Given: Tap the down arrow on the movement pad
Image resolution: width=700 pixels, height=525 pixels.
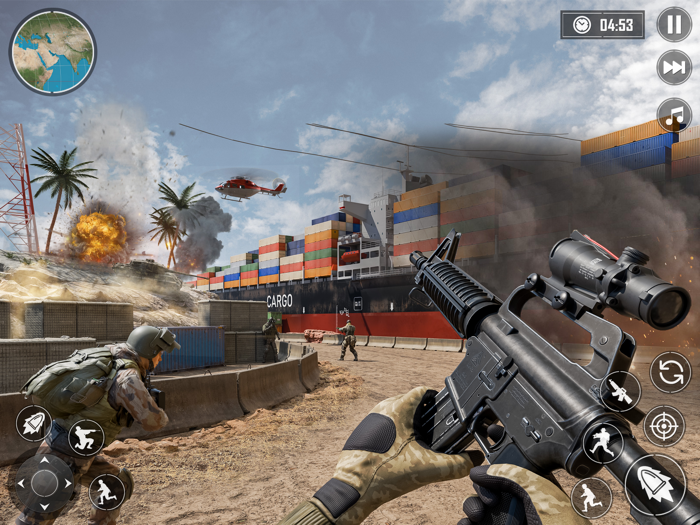Looking at the screenshot, I should (x=44, y=506).
